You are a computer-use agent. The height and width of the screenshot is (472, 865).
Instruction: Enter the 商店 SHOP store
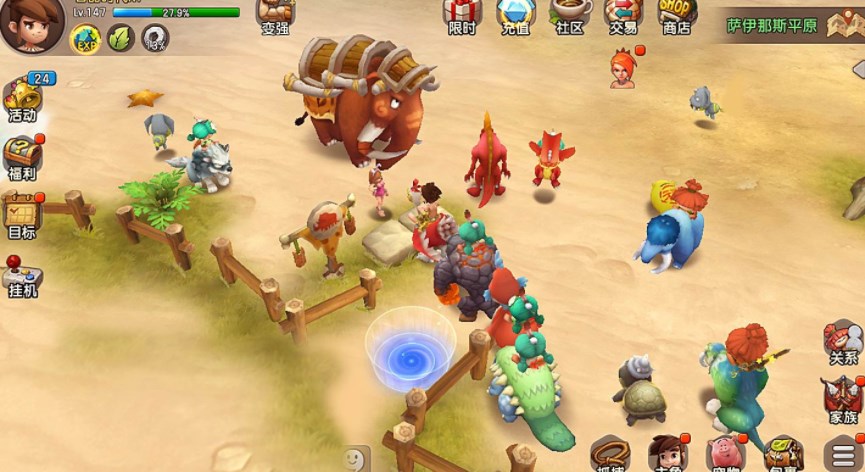click(677, 16)
